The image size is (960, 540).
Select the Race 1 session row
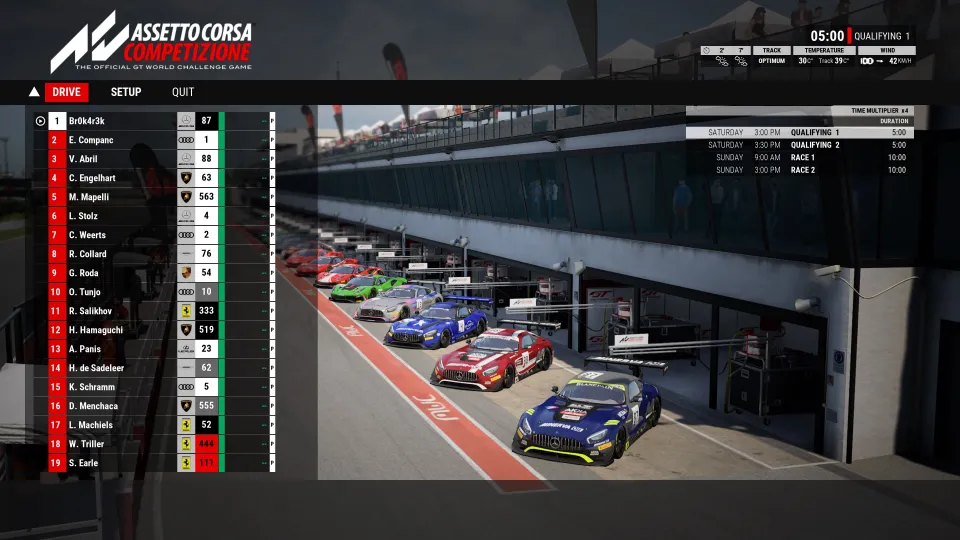[799, 157]
